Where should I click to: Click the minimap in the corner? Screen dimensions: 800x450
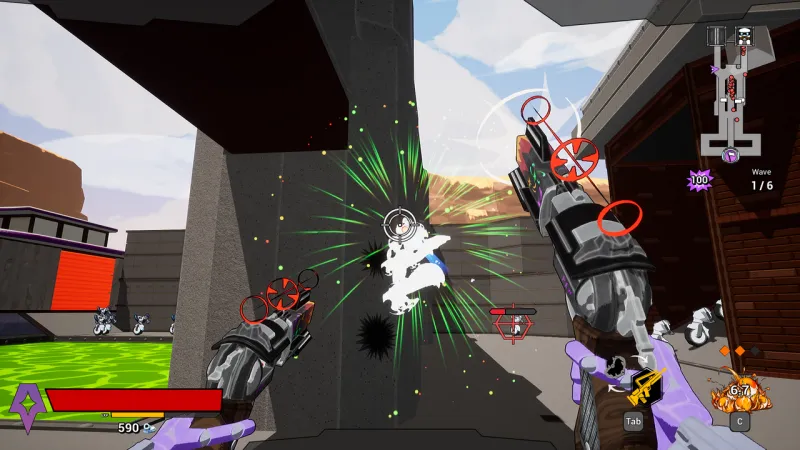737,92
